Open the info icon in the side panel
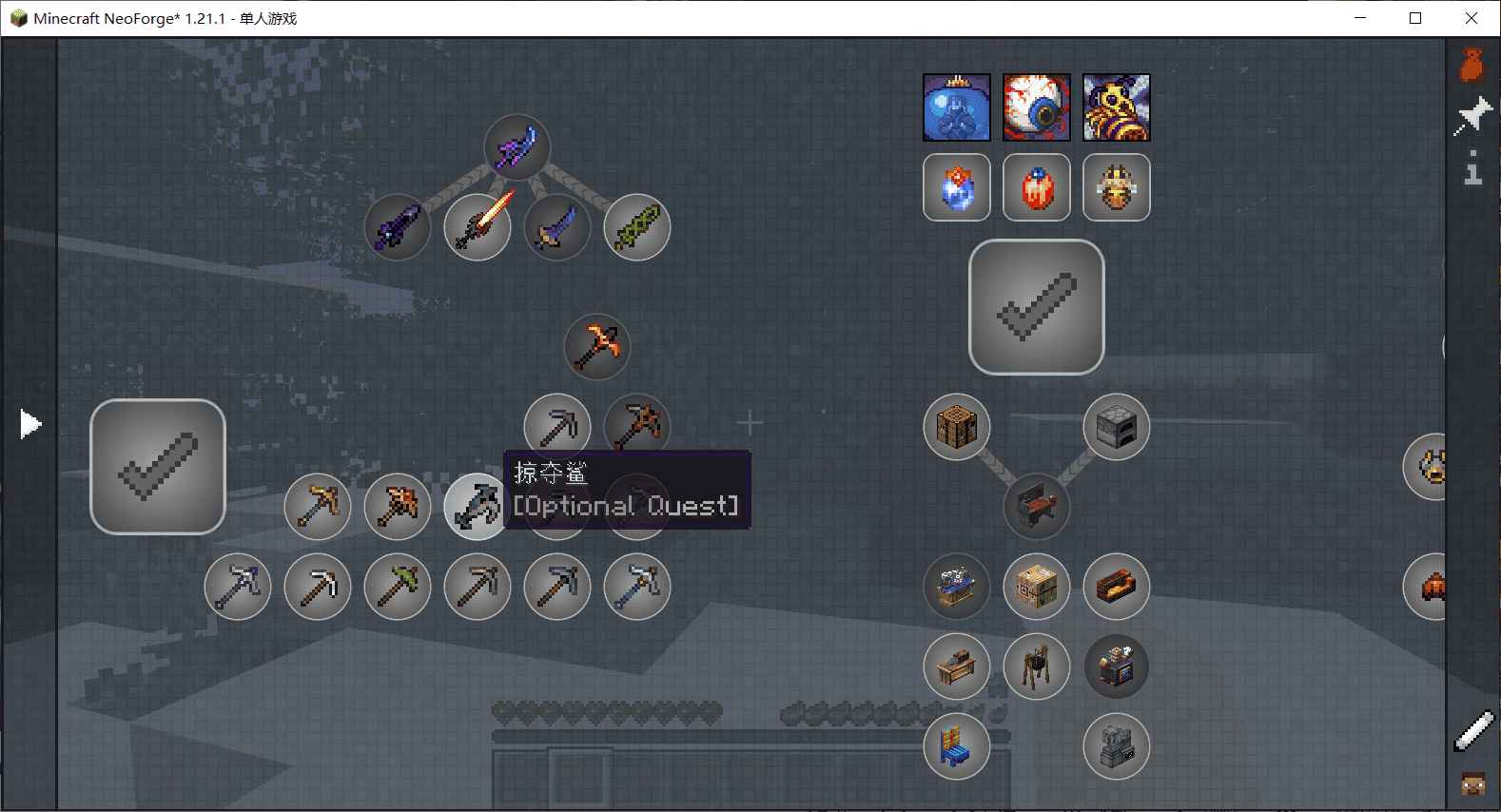 tap(1472, 167)
